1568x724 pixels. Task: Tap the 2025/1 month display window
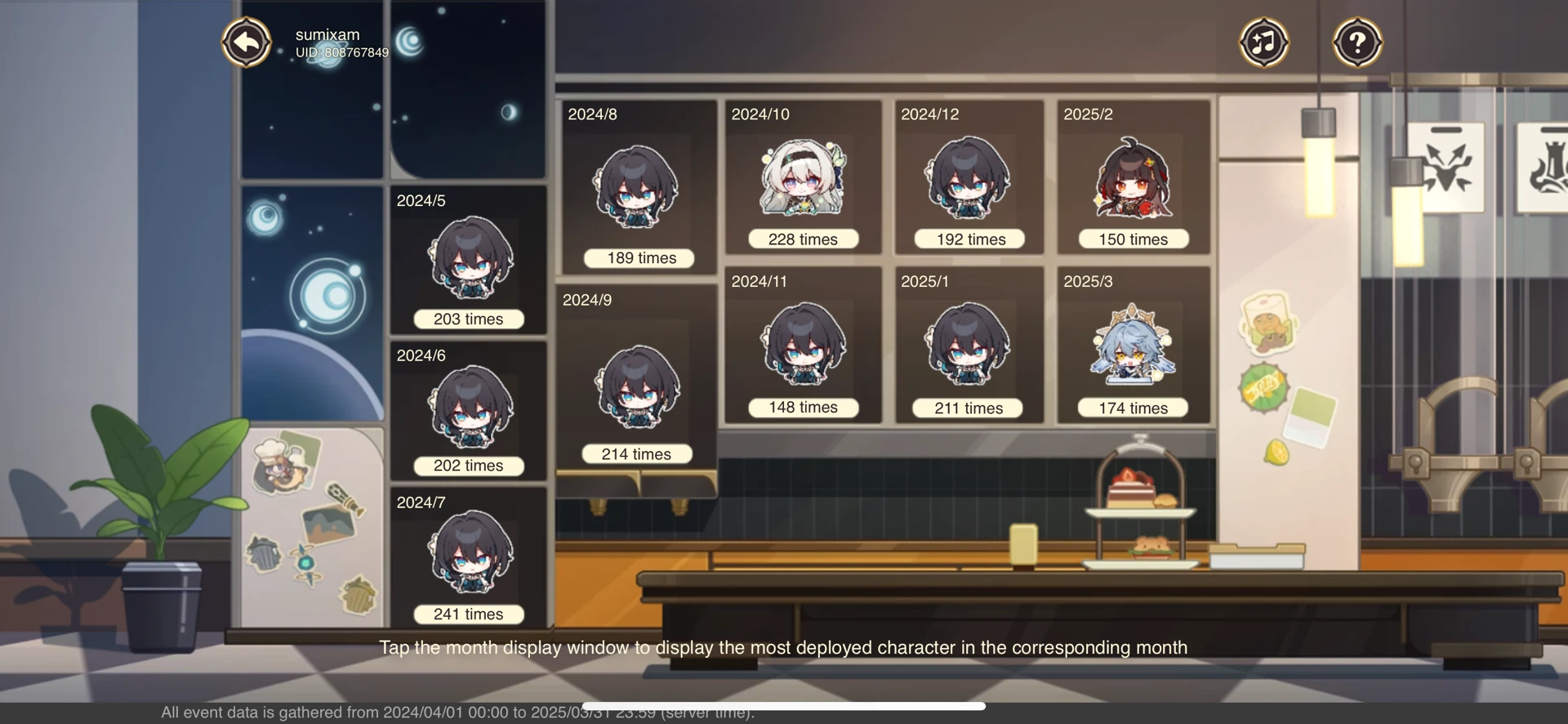[x=968, y=343]
